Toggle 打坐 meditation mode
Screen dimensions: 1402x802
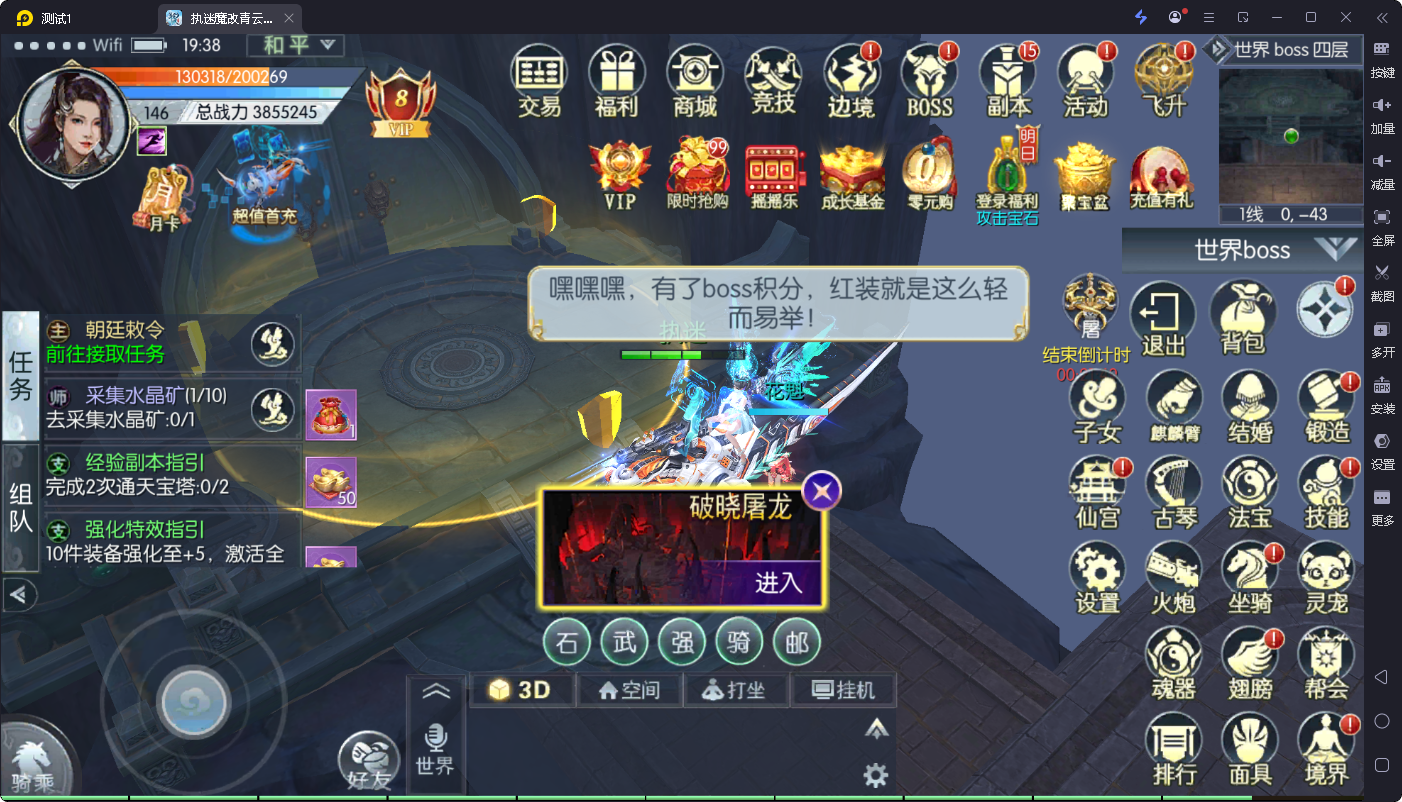pyautogui.click(x=737, y=689)
